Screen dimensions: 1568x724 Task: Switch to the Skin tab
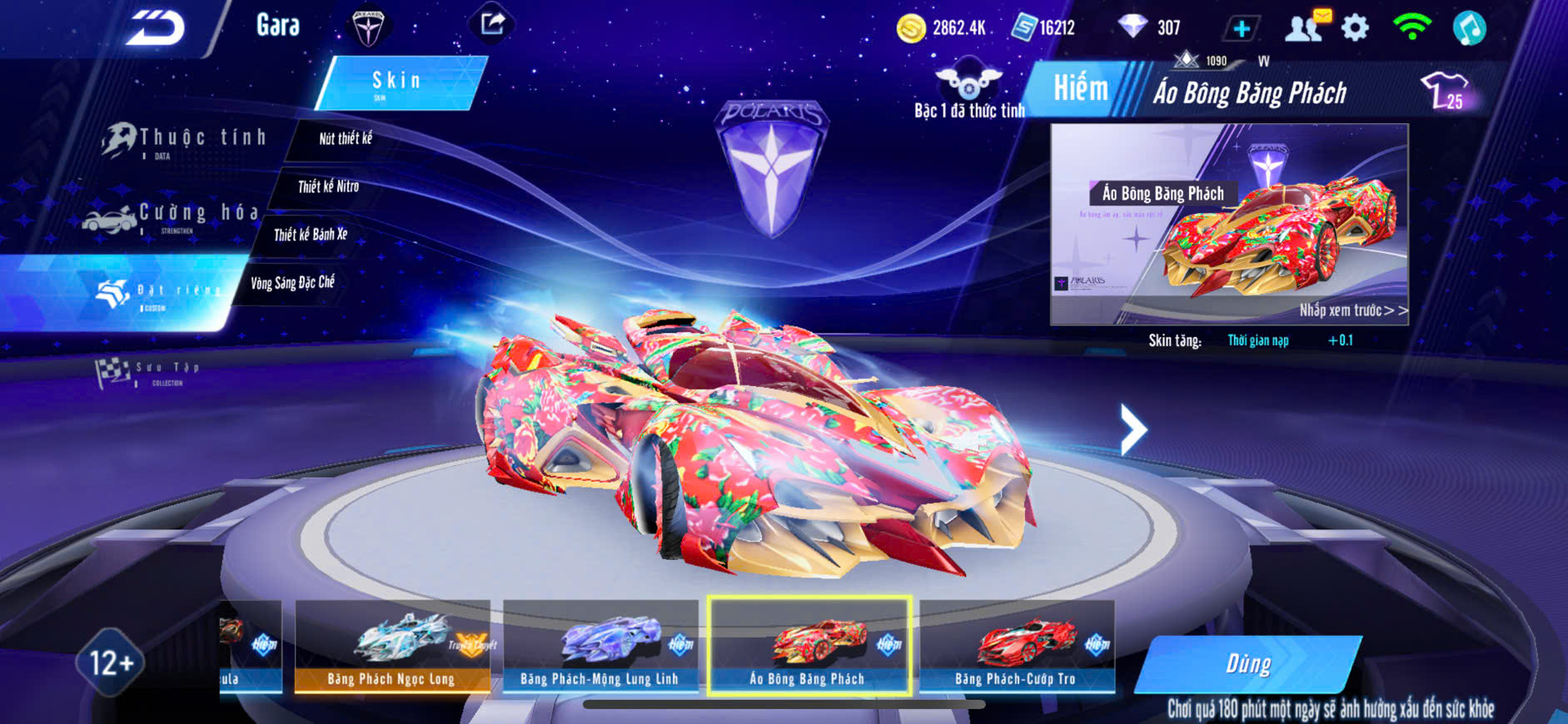[398, 82]
